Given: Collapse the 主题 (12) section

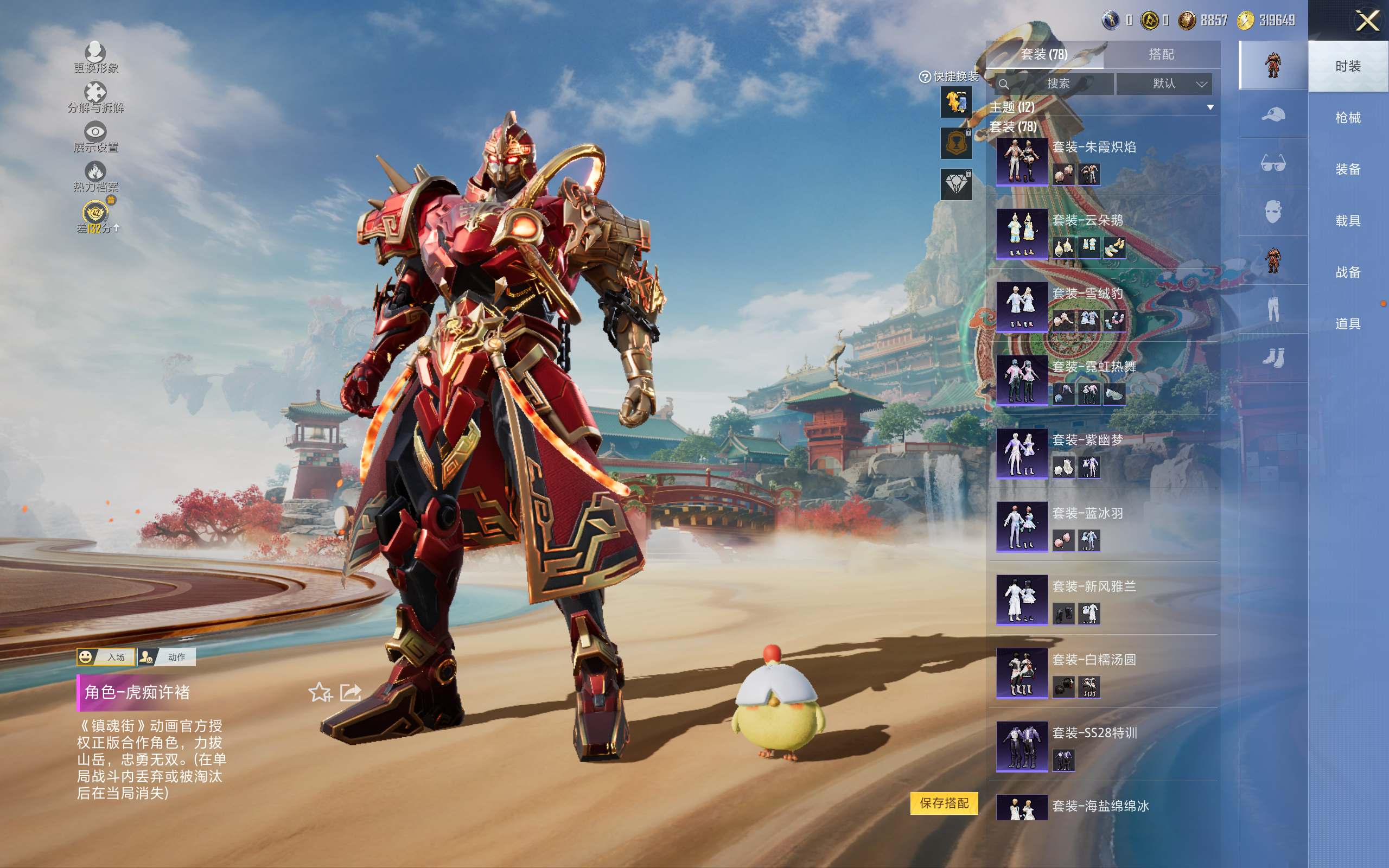Looking at the screenshot, I should point(1210,107).
